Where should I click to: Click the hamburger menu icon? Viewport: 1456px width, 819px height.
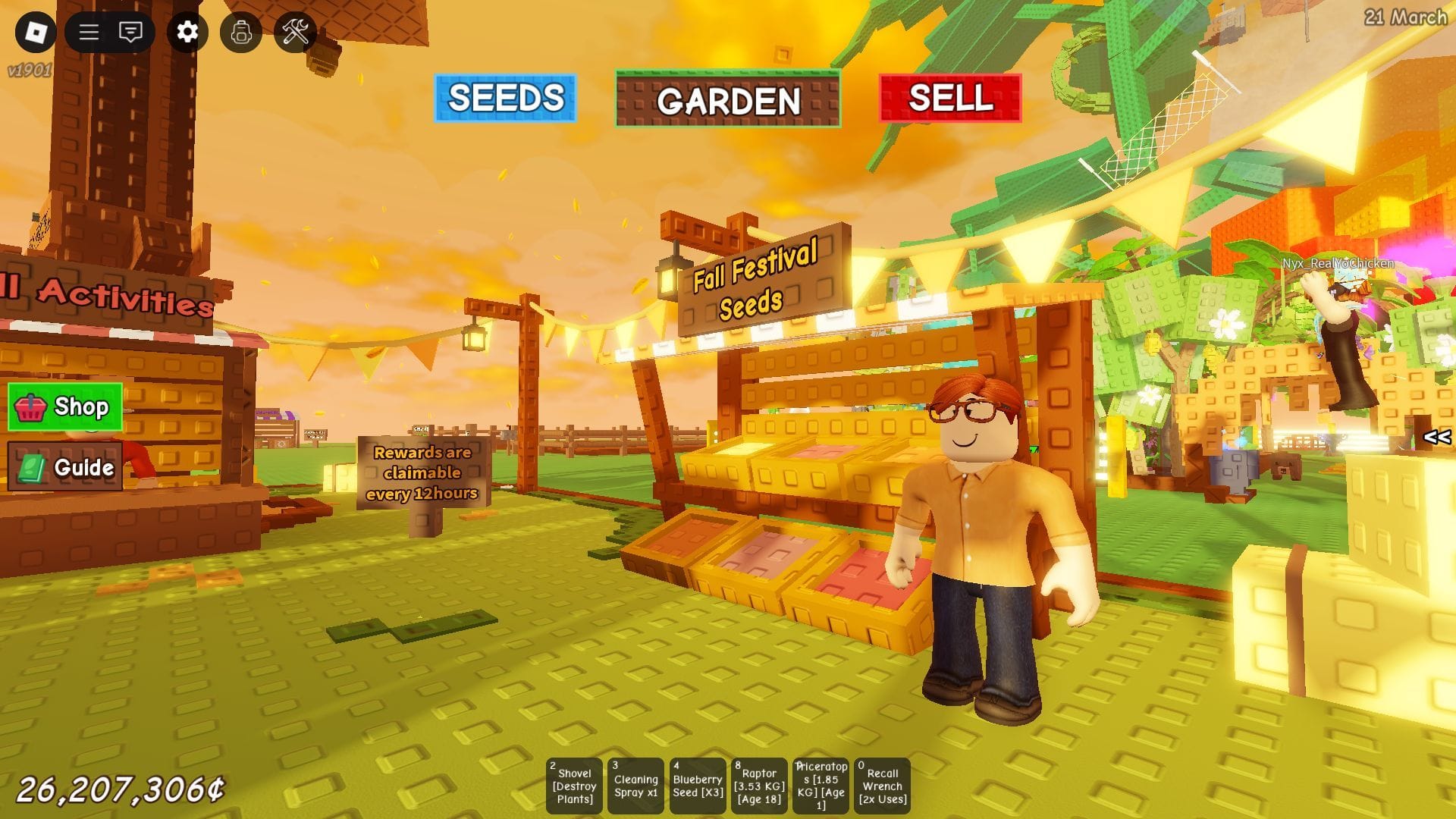pyautogui.click(x=87, y=33)
